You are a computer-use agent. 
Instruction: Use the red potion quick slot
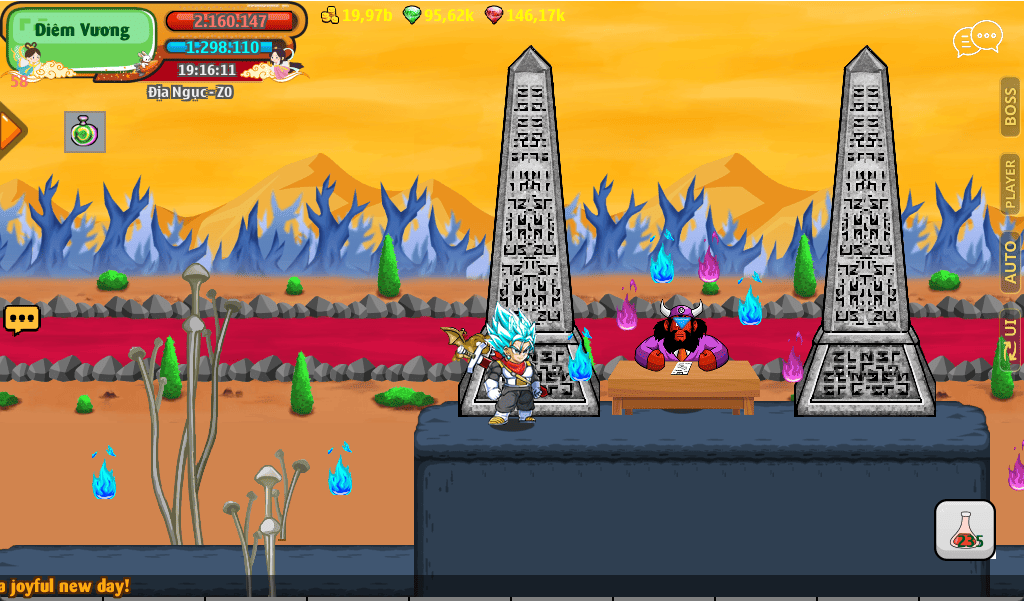[964, 530]
